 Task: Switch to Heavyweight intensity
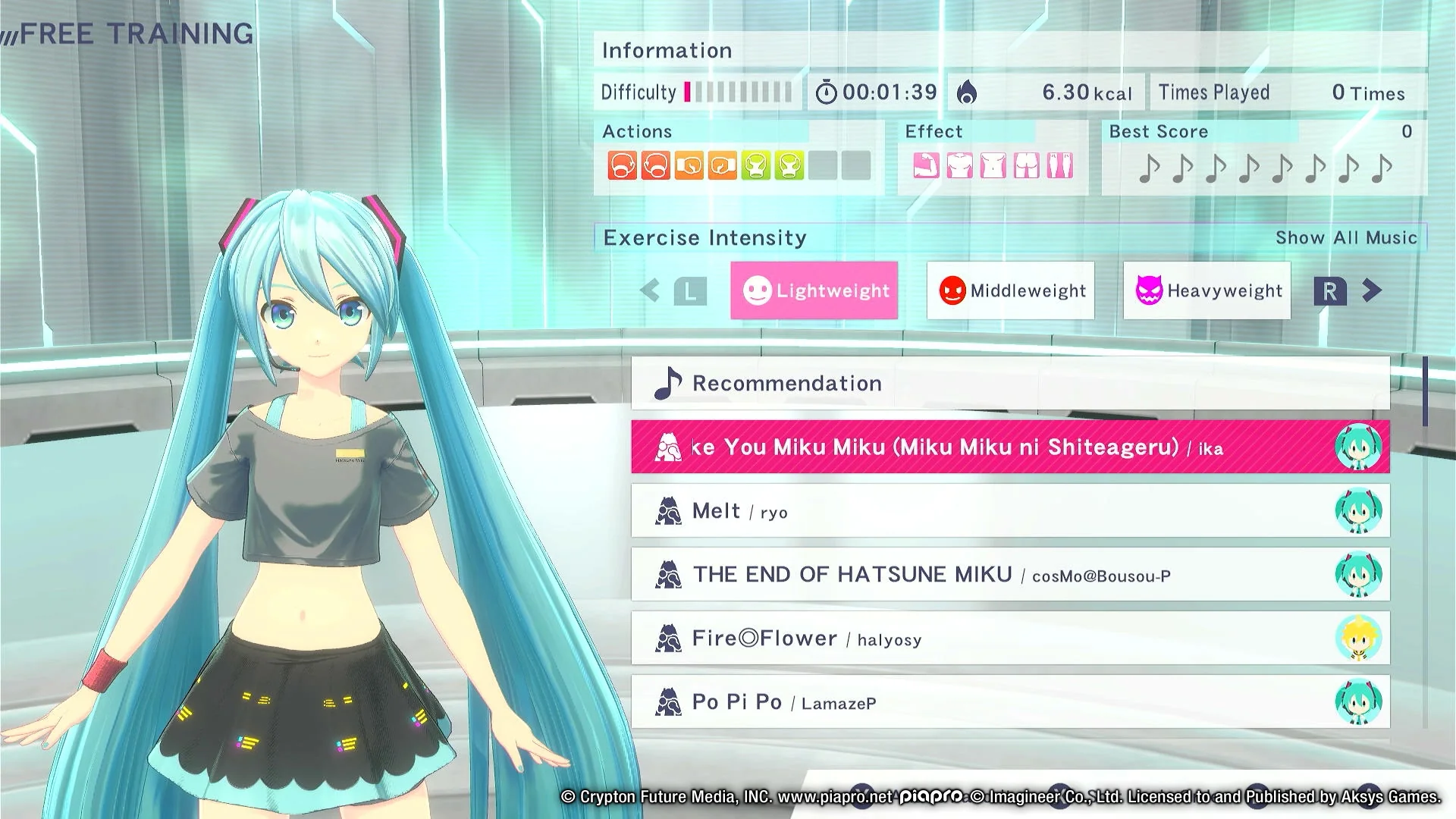tap(1207, 290)
